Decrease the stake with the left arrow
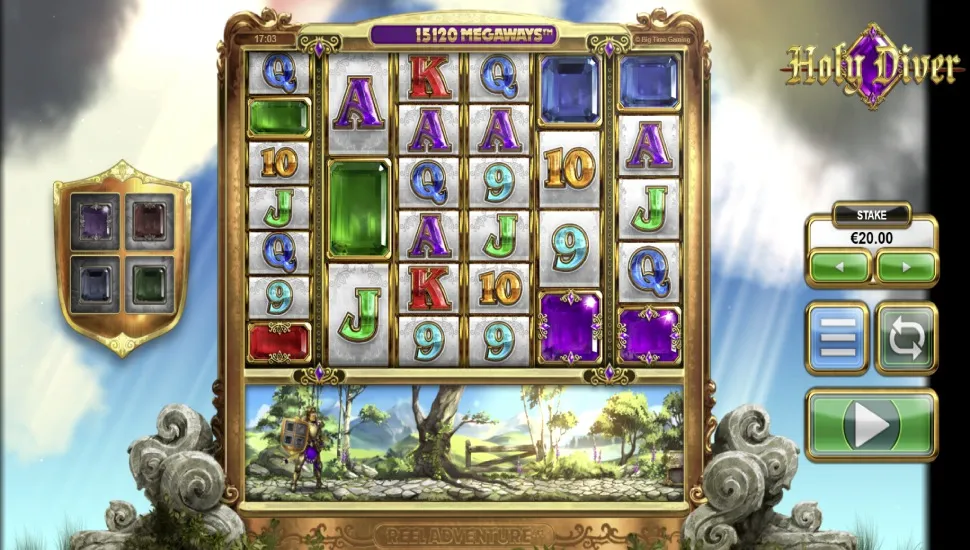This screenshot has height=550, width=970. coord(839,267)
